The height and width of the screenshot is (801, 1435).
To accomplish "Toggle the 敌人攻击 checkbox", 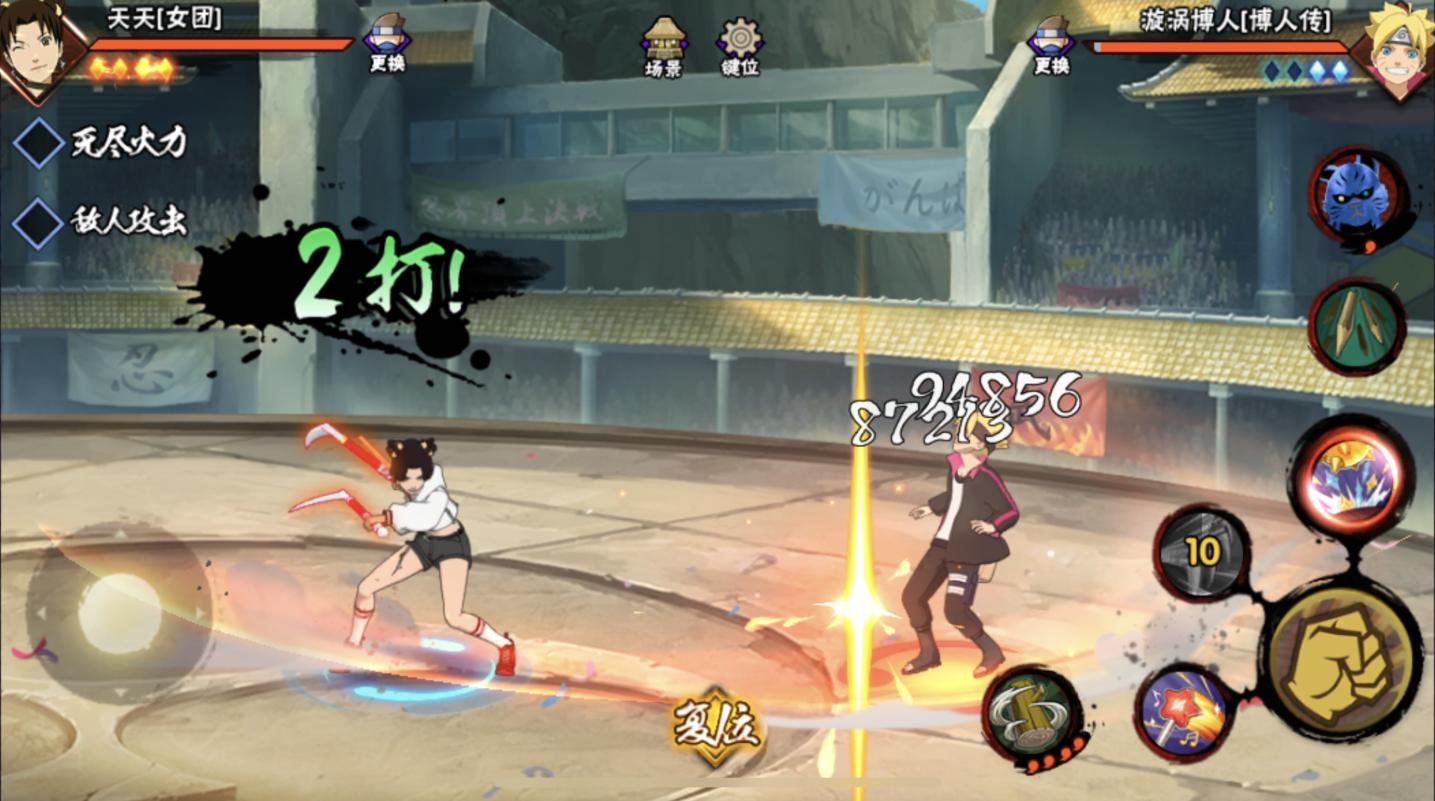I will pos(39,222).
